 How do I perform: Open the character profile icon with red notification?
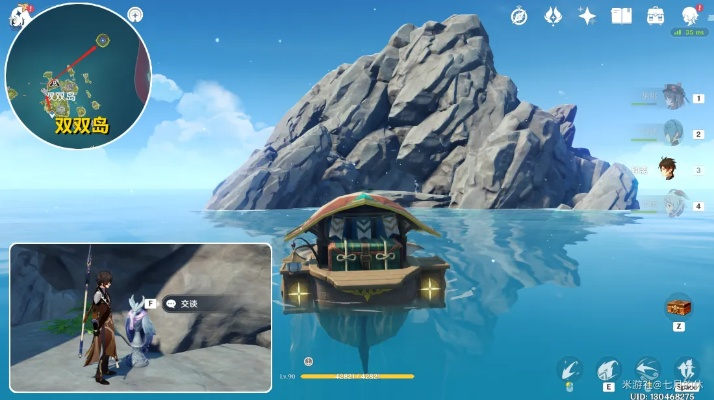coord(690,16)
